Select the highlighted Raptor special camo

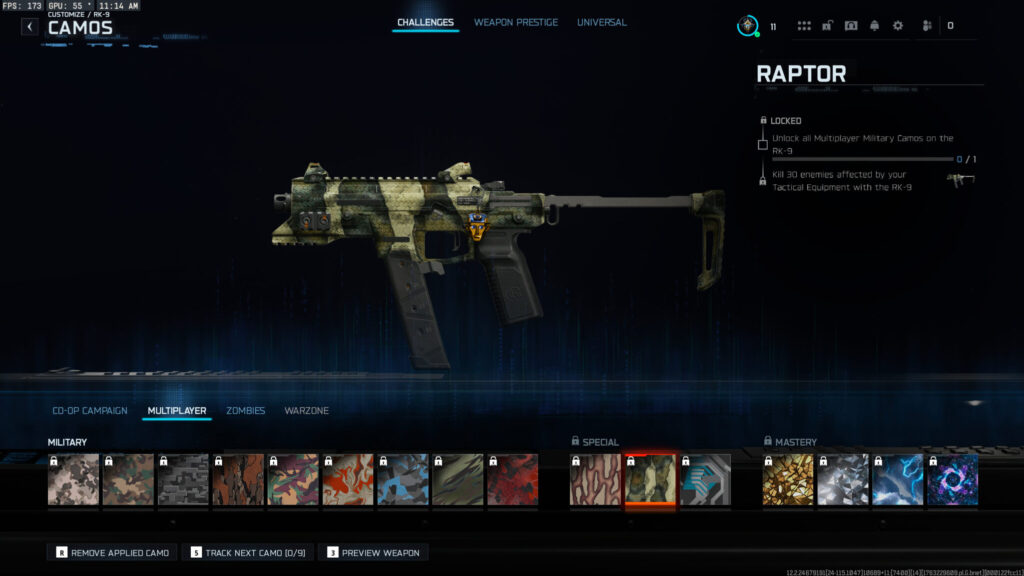(650, 479)
